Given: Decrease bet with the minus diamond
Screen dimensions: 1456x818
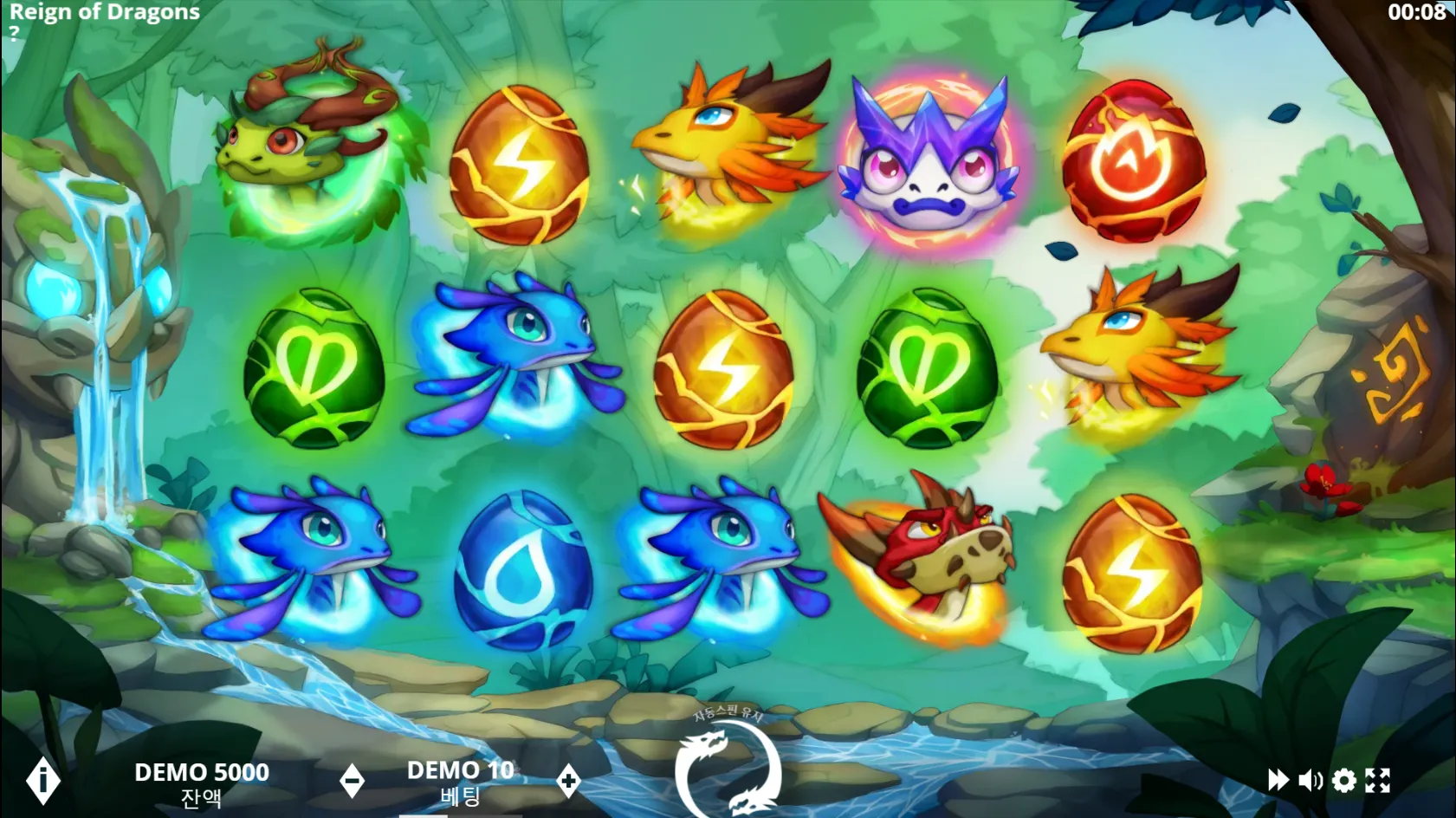Looking at the screenshot, I should click(x=353, y=779).
